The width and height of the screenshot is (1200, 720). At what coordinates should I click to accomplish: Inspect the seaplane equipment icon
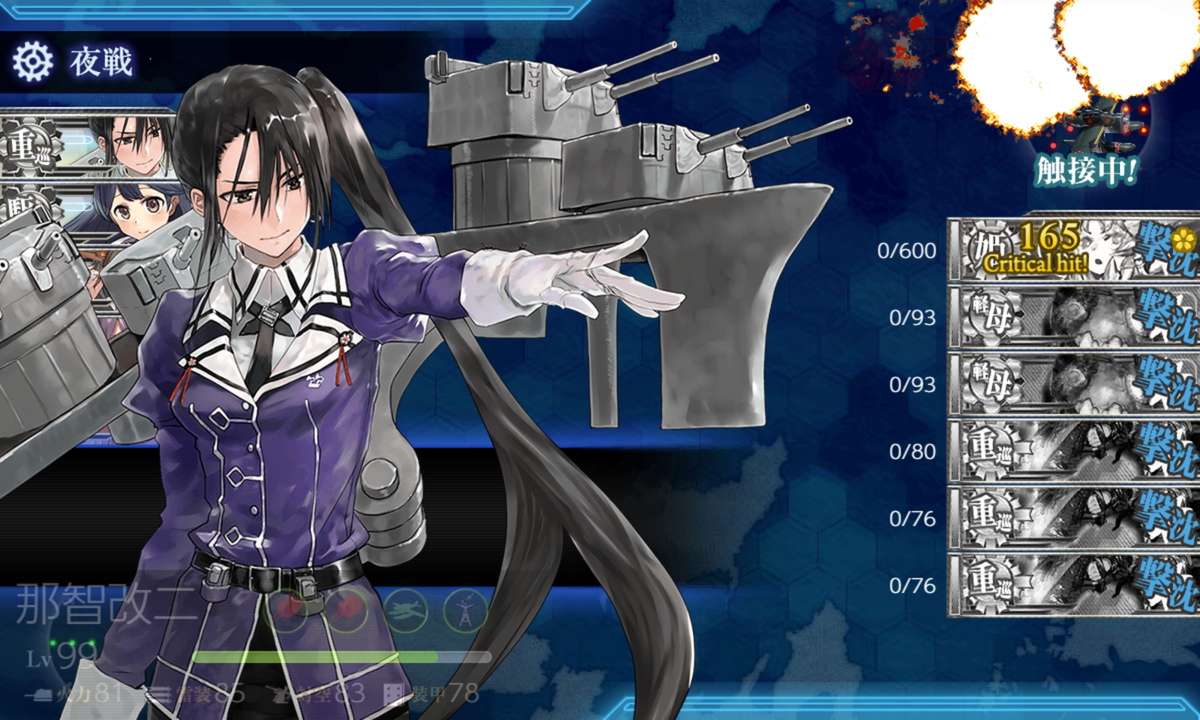click(407, 609)
